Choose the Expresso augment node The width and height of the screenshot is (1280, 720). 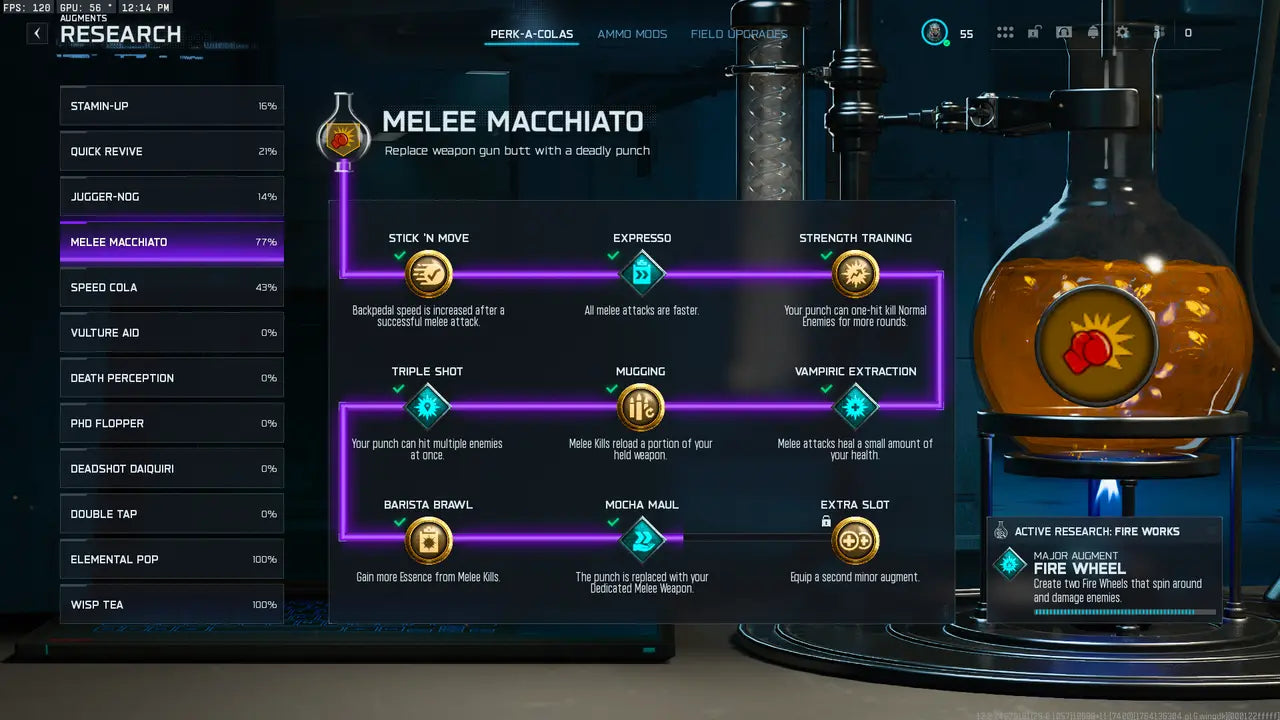642,274
